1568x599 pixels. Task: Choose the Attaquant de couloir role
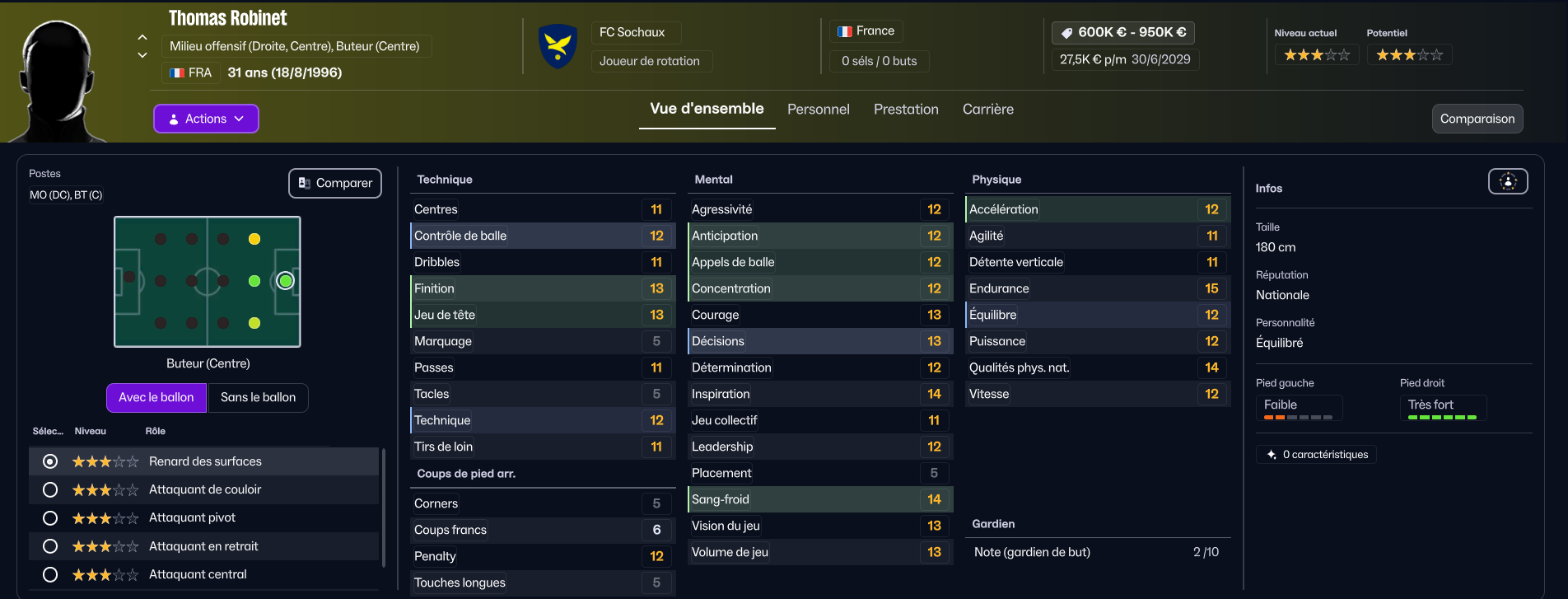(x=50, y=489)
